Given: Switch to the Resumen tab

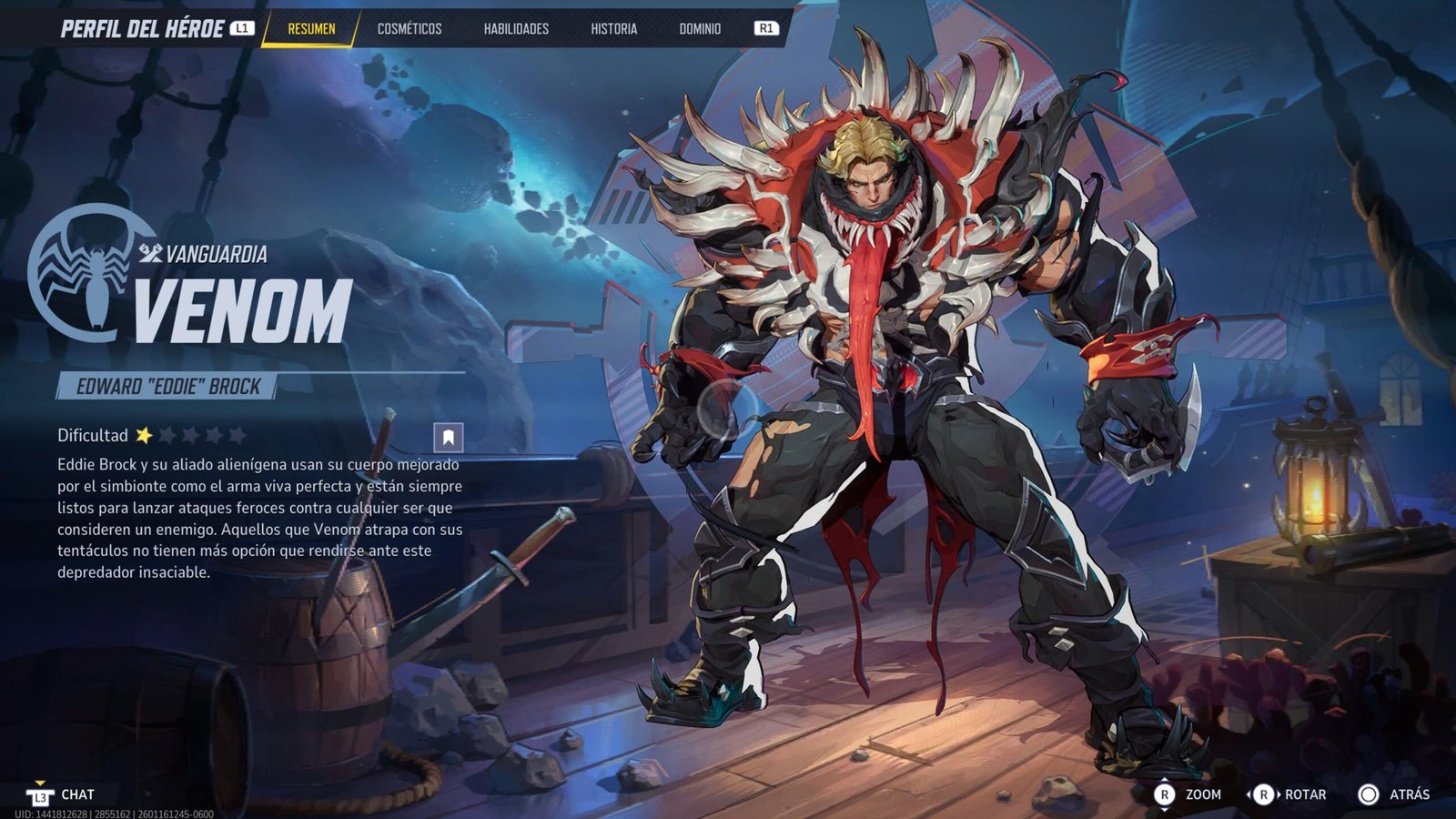Looking at the screenshot, I should pyautogui.click(x=311, y=29).
